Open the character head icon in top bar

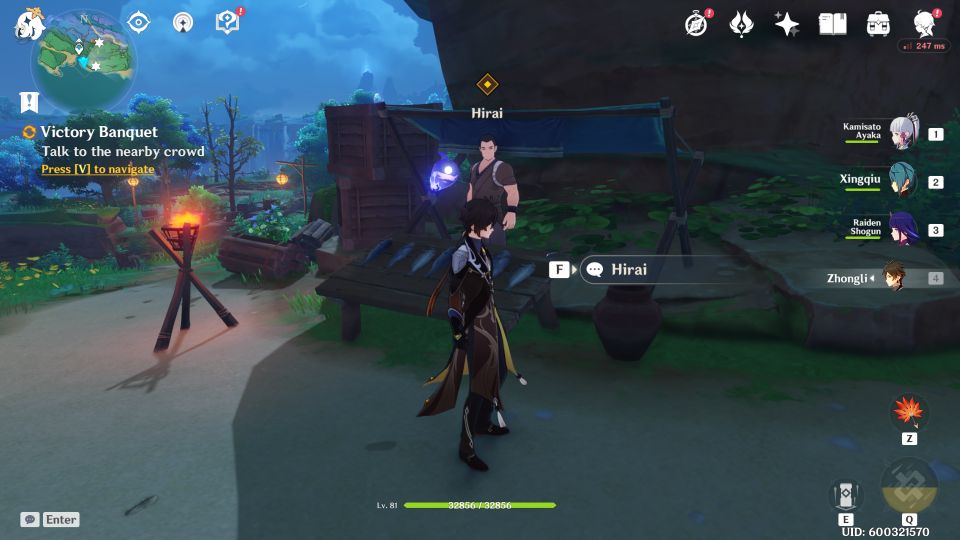[925, 24]
